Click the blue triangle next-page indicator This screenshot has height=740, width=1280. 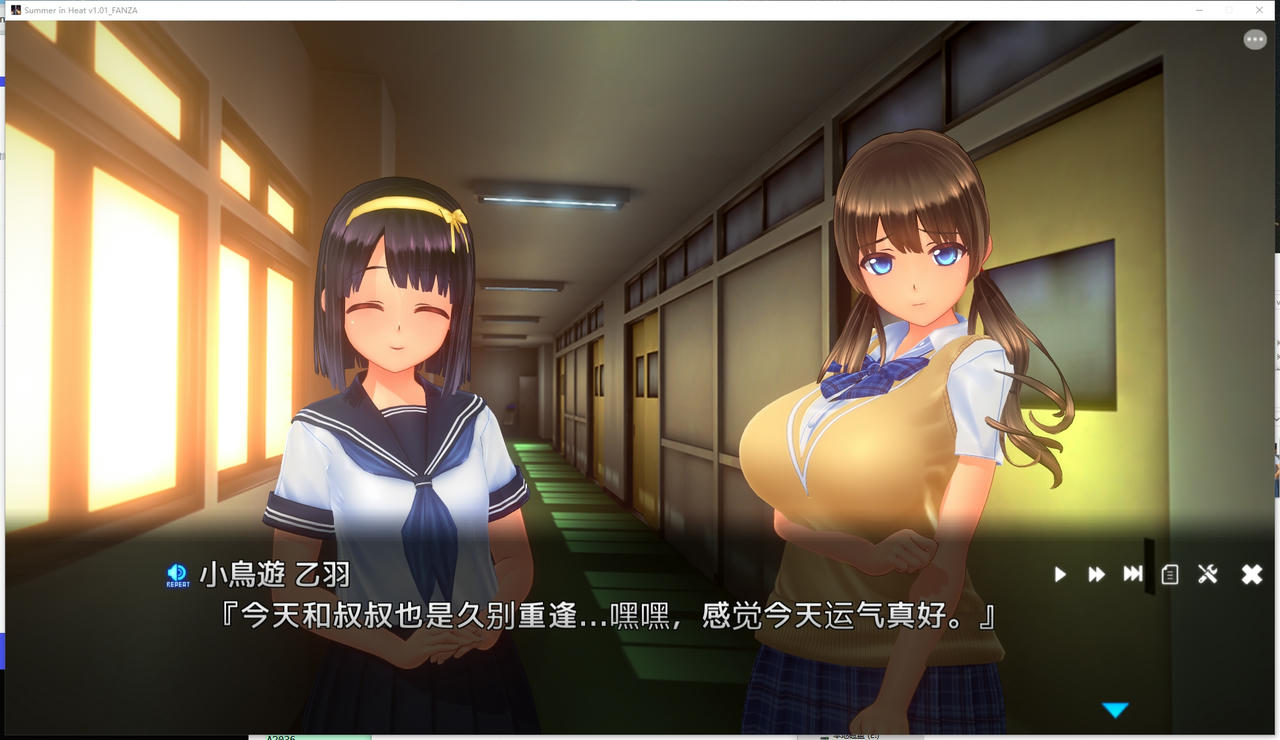(x=1117, y=709)
